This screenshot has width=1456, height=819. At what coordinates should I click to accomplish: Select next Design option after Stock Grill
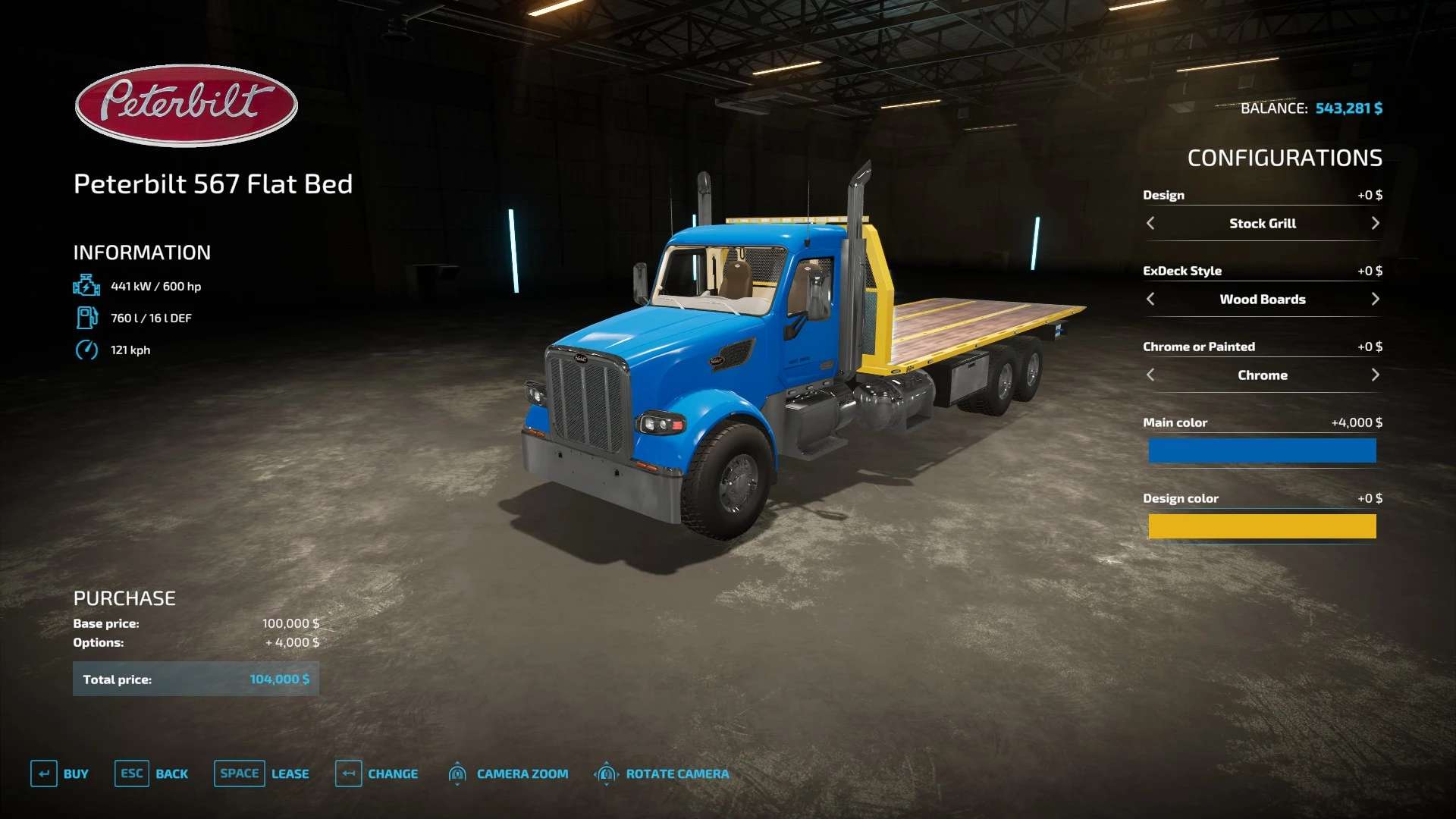point(1375,223)
